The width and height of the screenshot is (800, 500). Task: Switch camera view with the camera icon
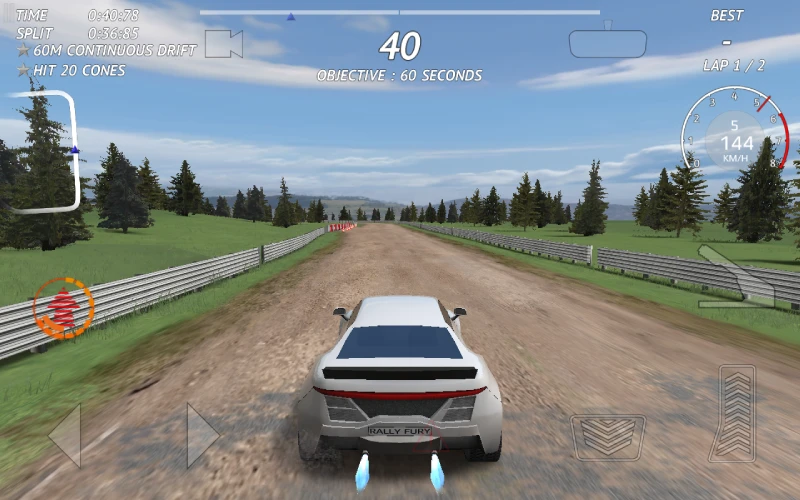(224, 44)
